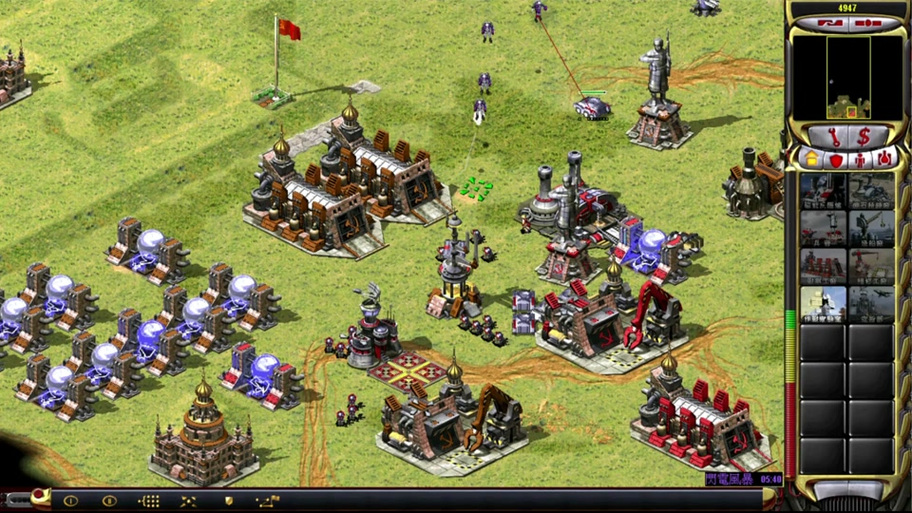Viewport: 912px width, 513px height.
Task: Click the dotted-grid type select button
Action: [149, 500]
